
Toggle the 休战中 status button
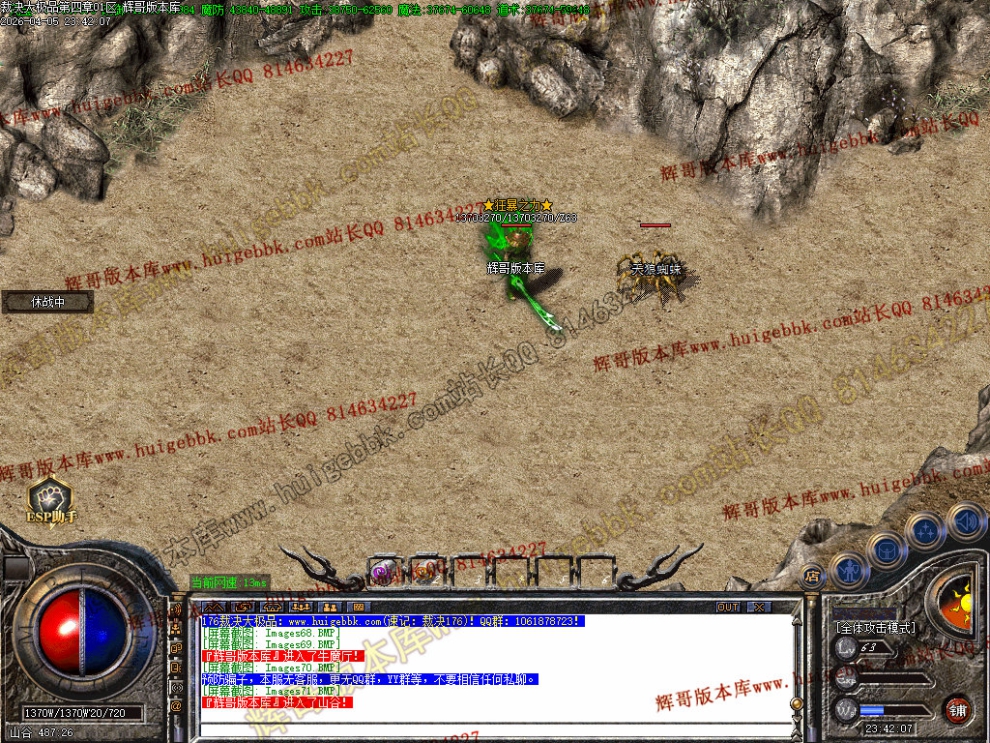point(48,302)
